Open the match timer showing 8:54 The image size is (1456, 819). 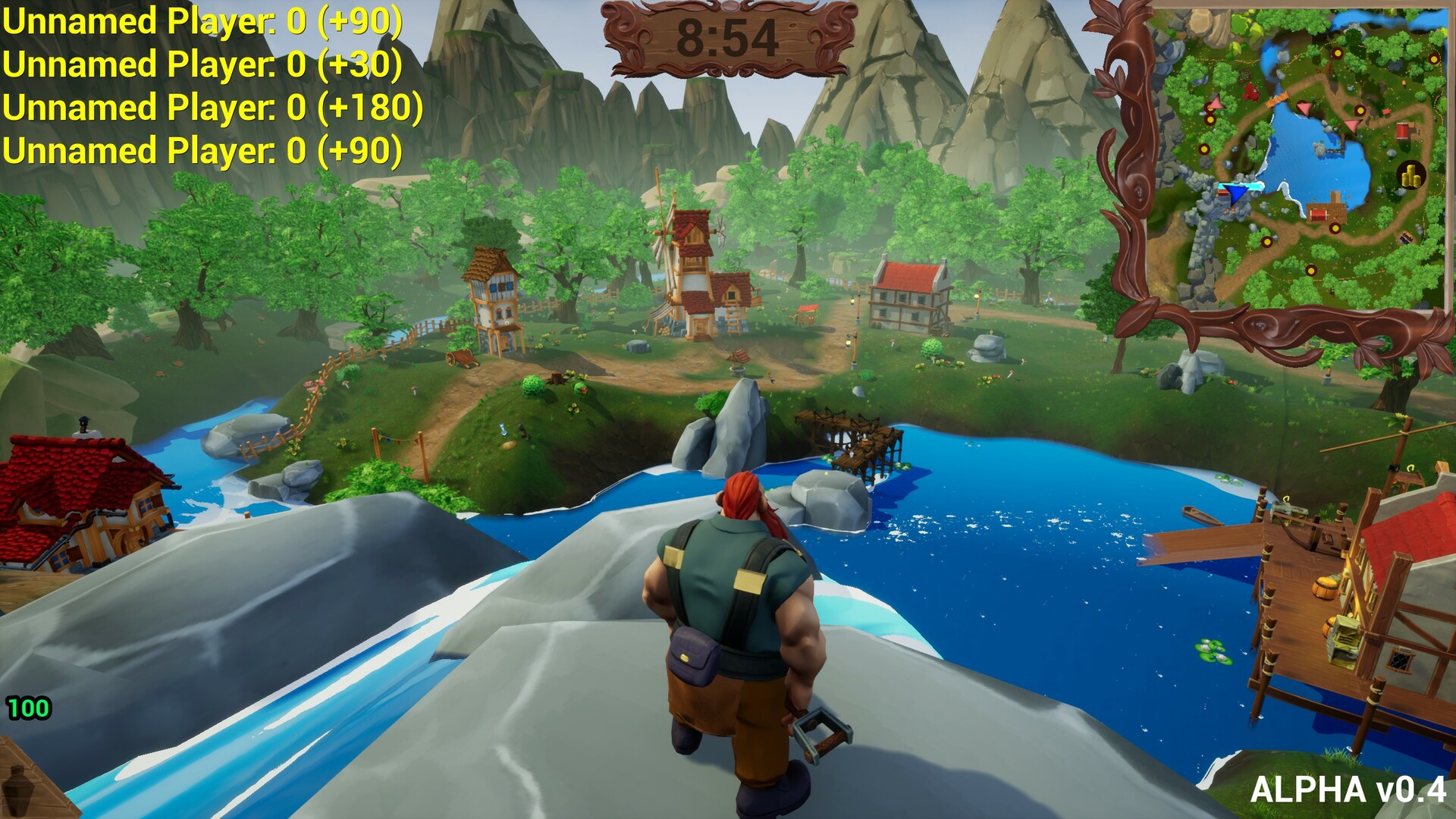coord(726,36)
